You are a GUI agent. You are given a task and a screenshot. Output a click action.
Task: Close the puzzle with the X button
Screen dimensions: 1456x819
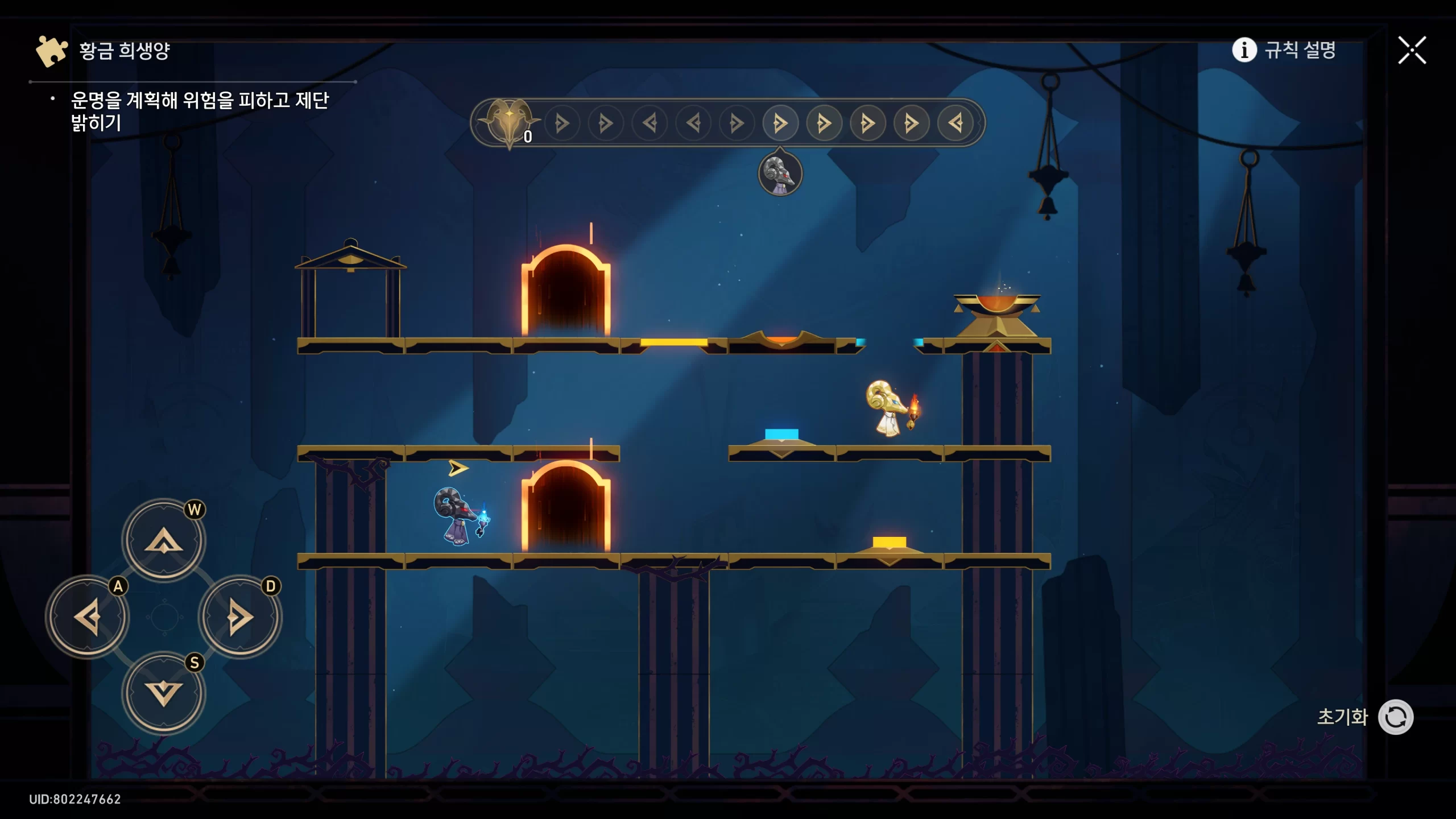1412,51
